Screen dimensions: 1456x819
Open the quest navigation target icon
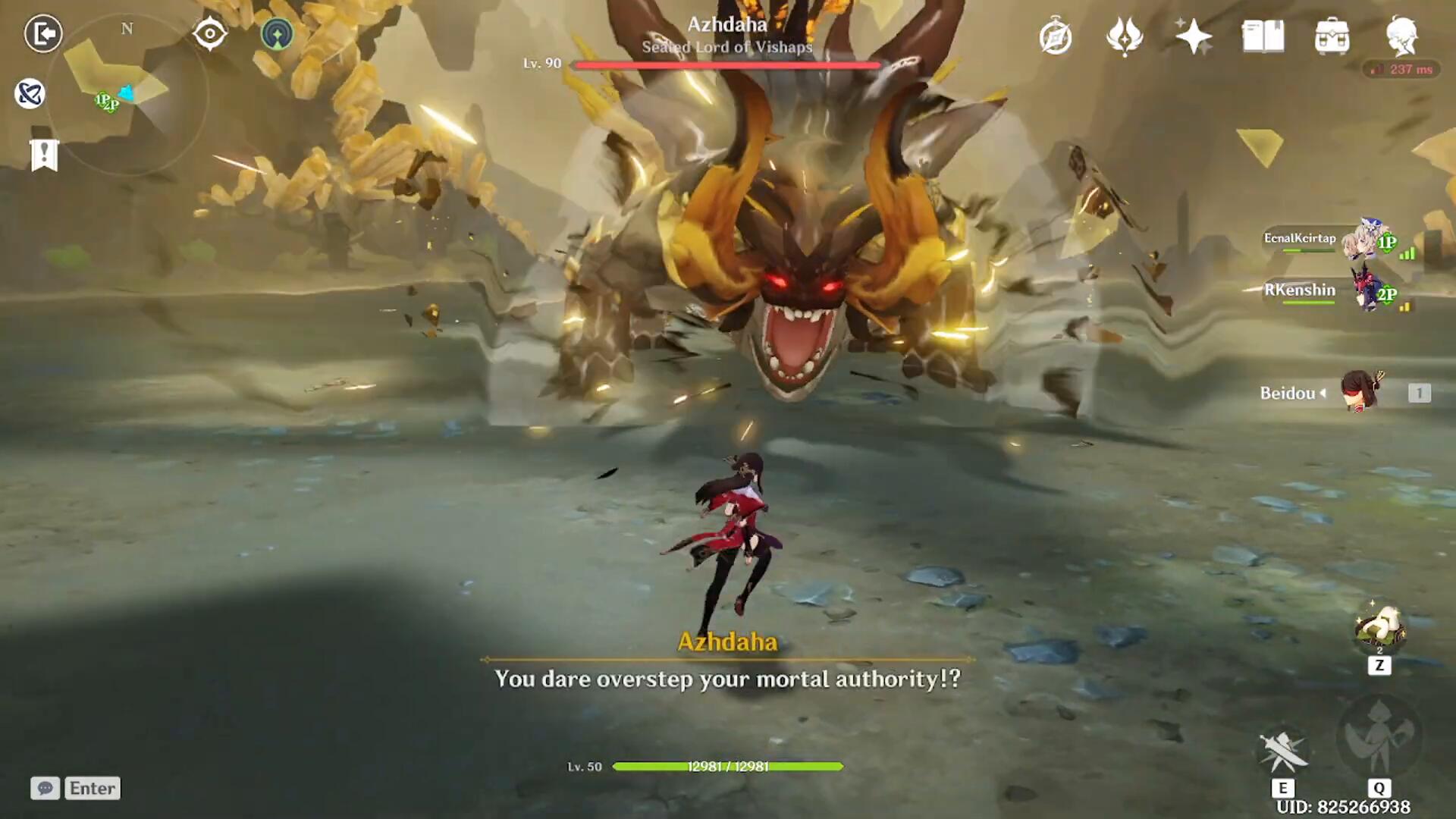pos(210,33)
